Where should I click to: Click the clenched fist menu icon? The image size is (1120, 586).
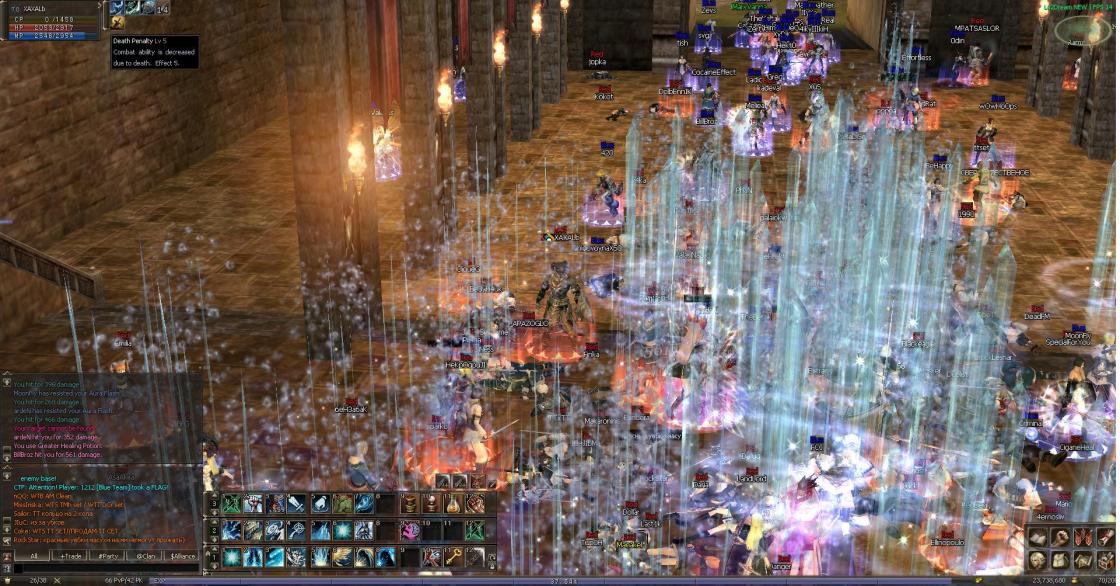pyautogui.click(x=1059, y=538)
